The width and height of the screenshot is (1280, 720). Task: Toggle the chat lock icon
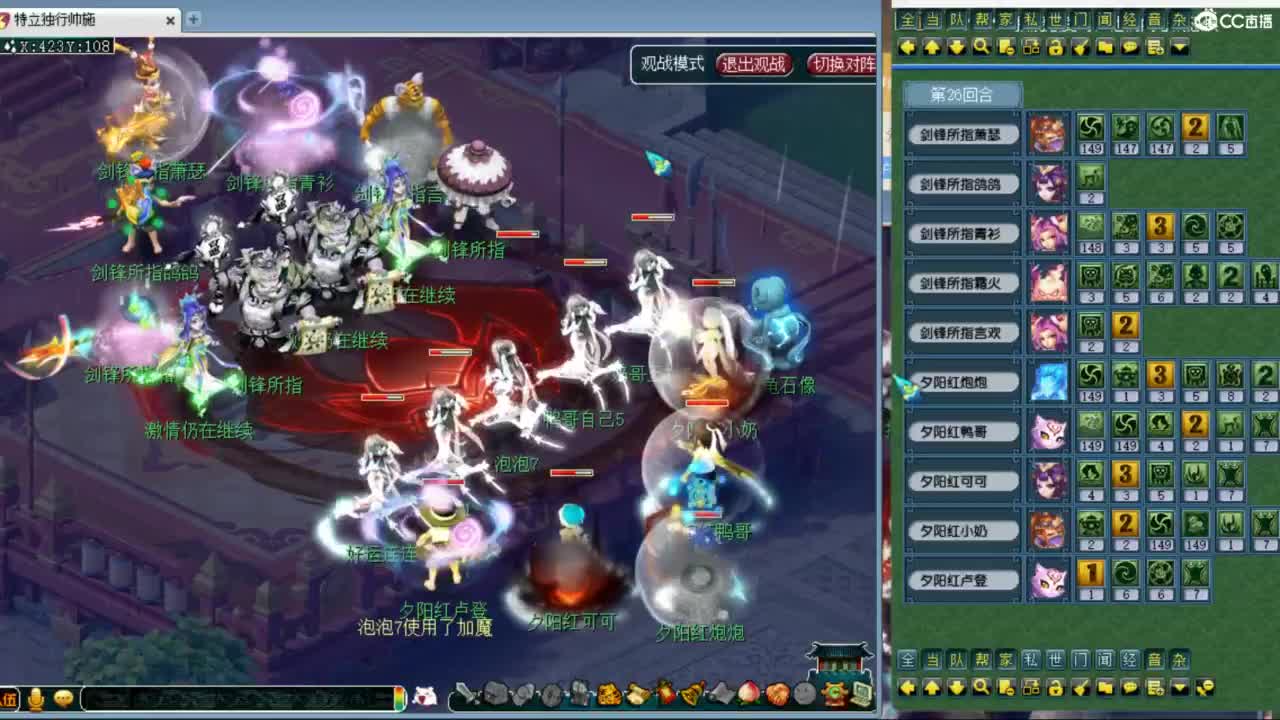coord(1055,46)
